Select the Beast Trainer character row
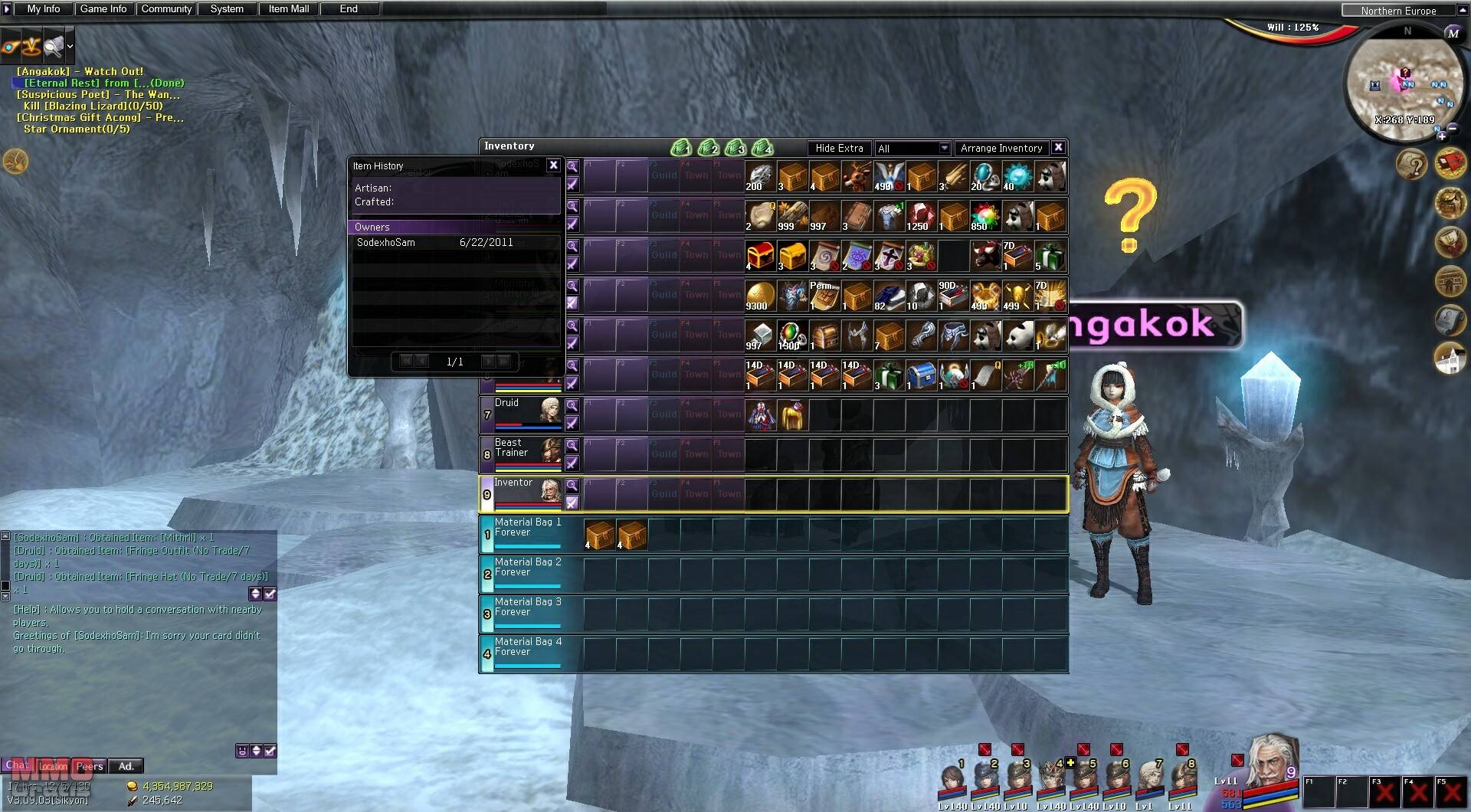Viewport: 1471px width, 812px height. point(521,454)
